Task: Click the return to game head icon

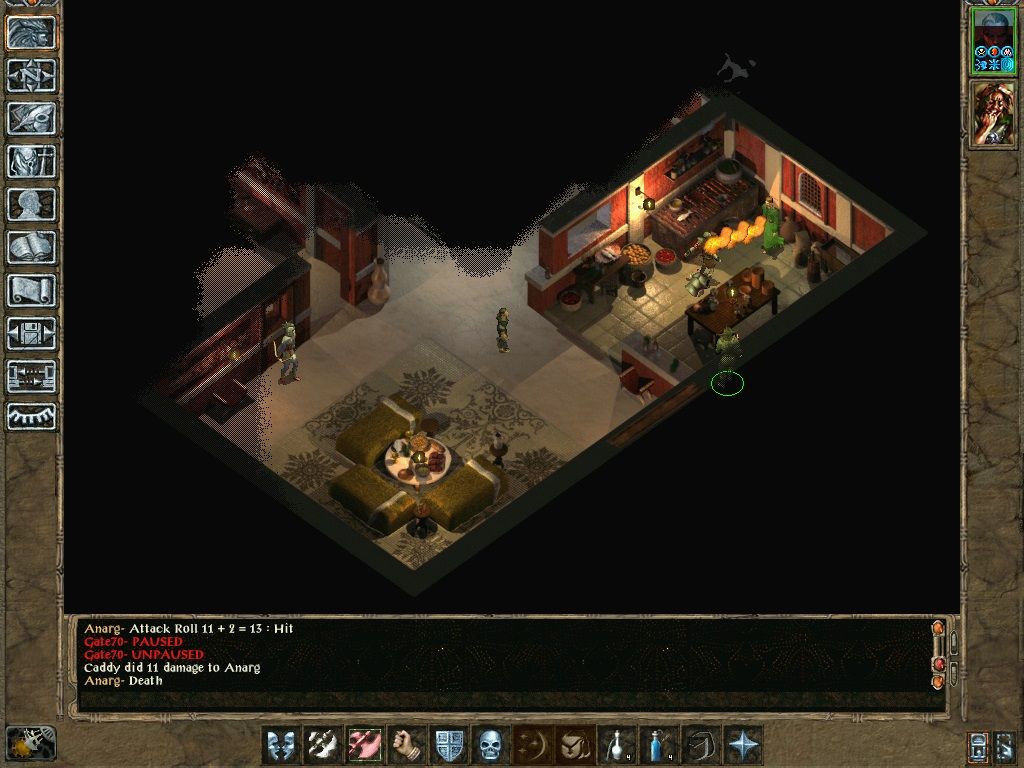Action: tap(31, 33)
